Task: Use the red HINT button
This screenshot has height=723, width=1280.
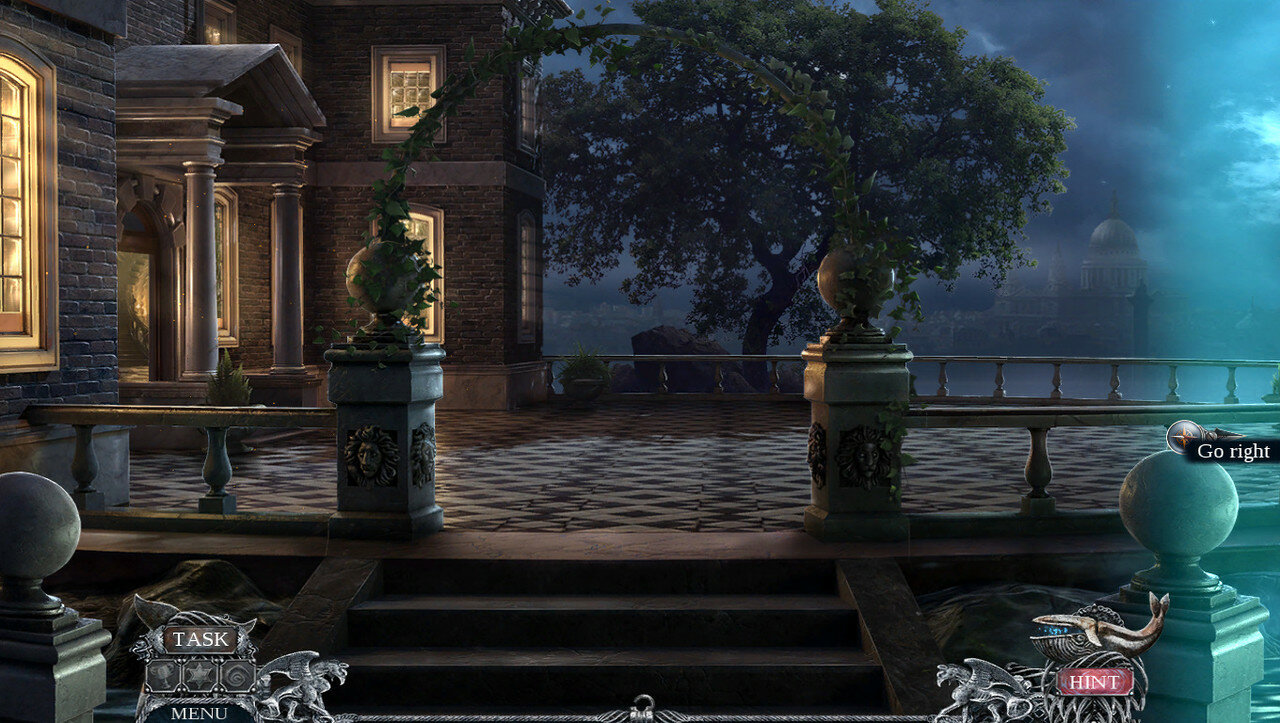Action: click(x=1094, y=682)
